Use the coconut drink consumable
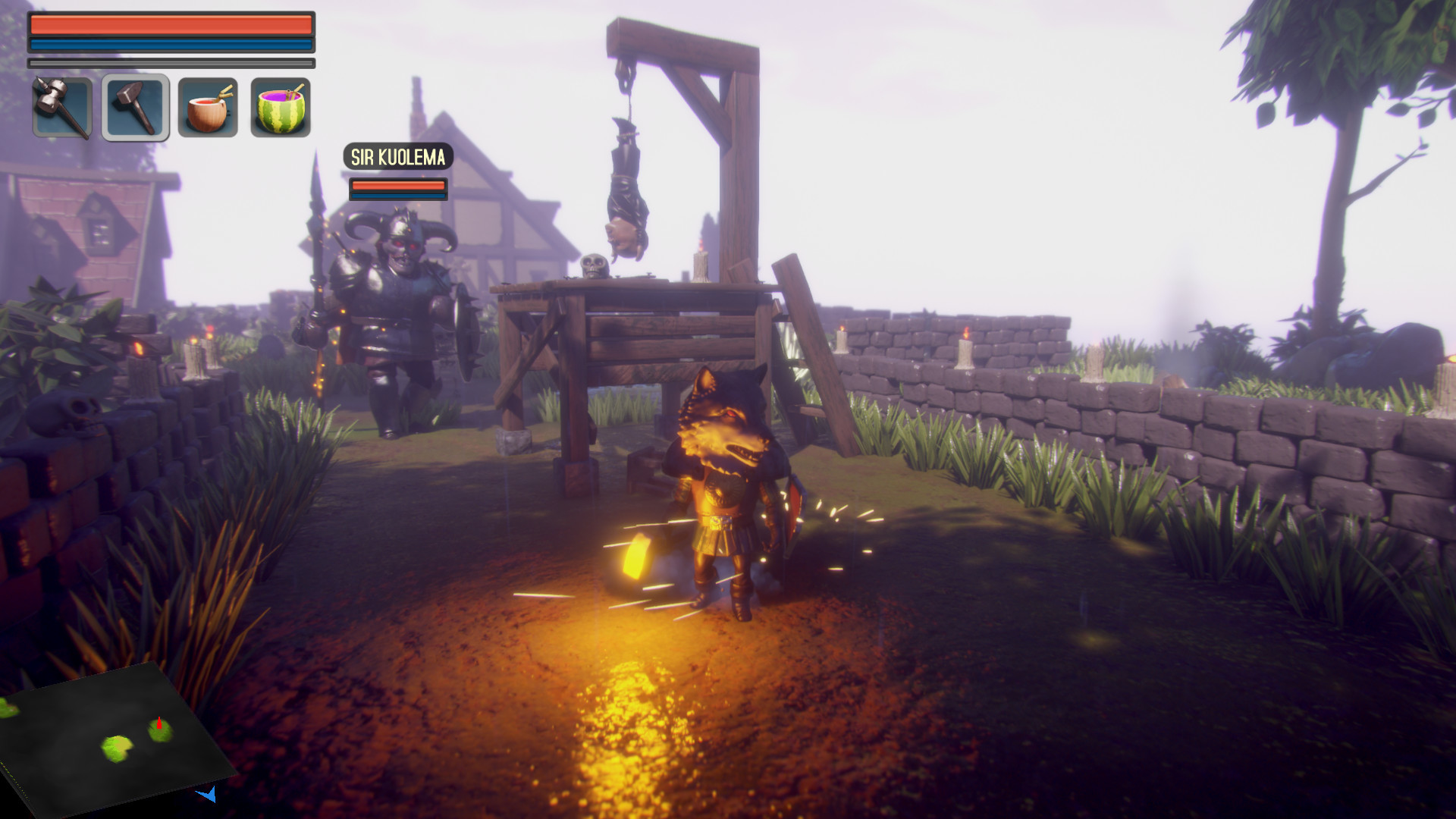This screenshot has width=1456, height=819. (209, 106)
